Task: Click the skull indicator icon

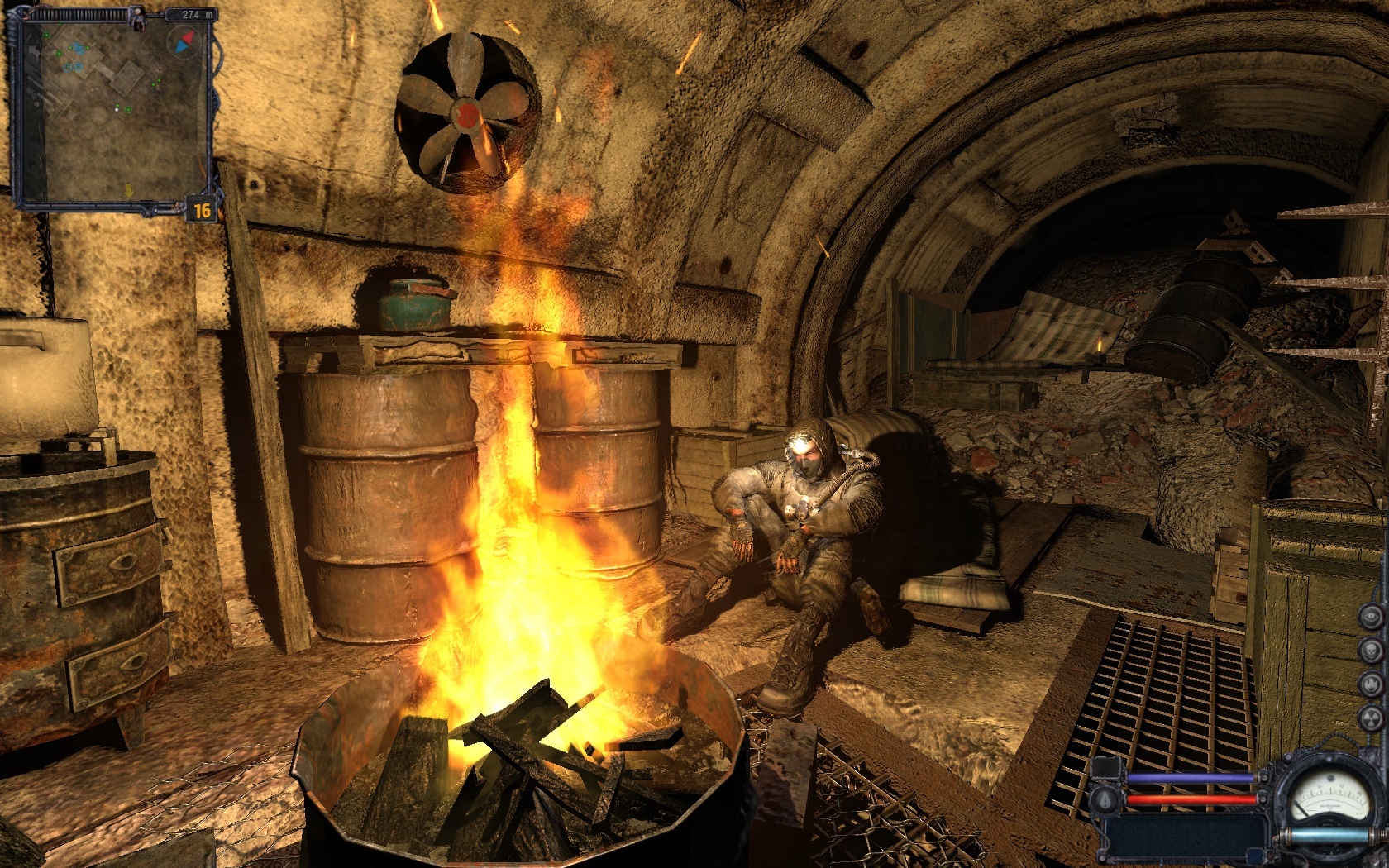Action: click(1371, 650)
